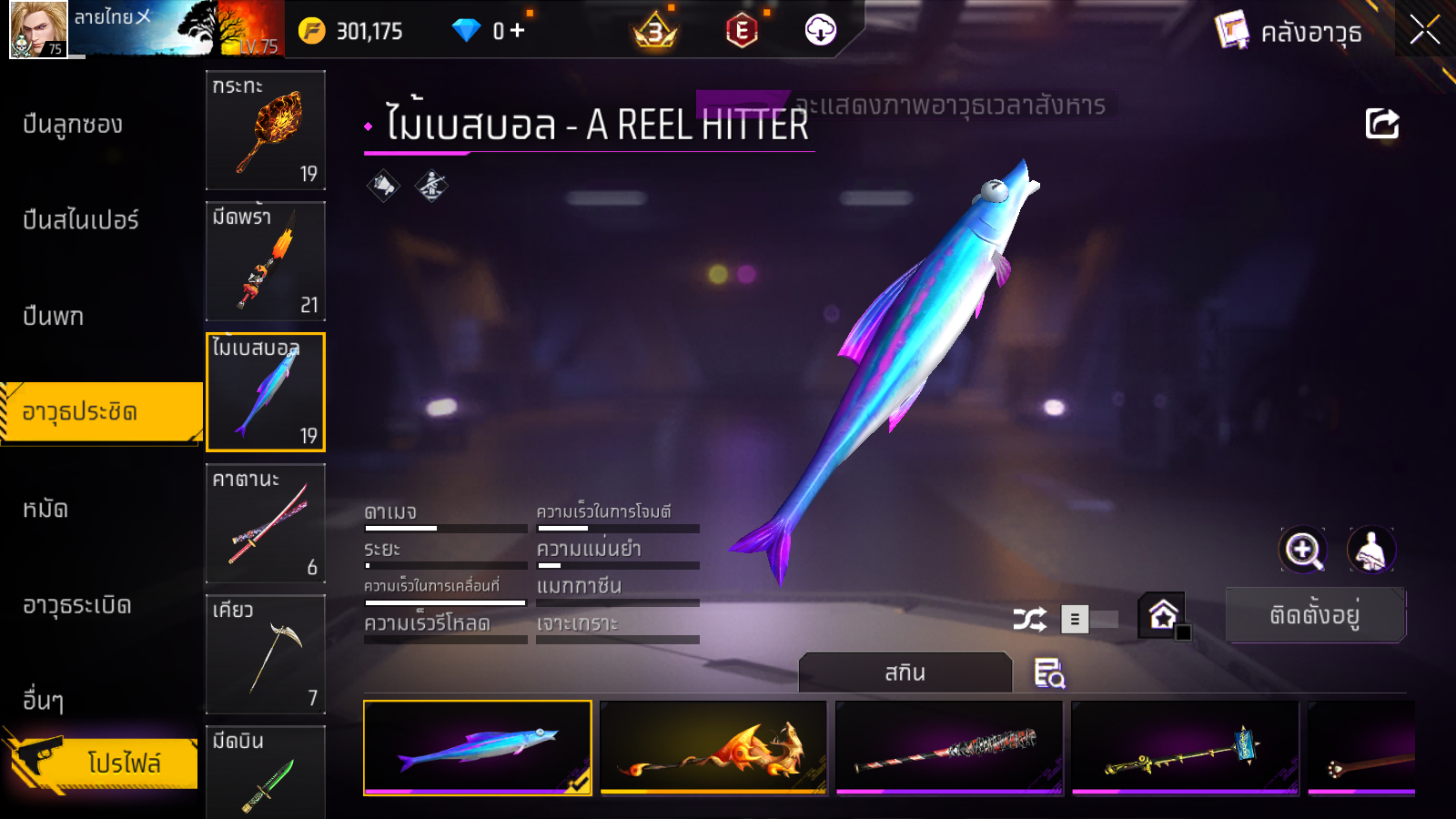
Task: Select the กระทะ pan weapon tile
Action: click(266, 130)
